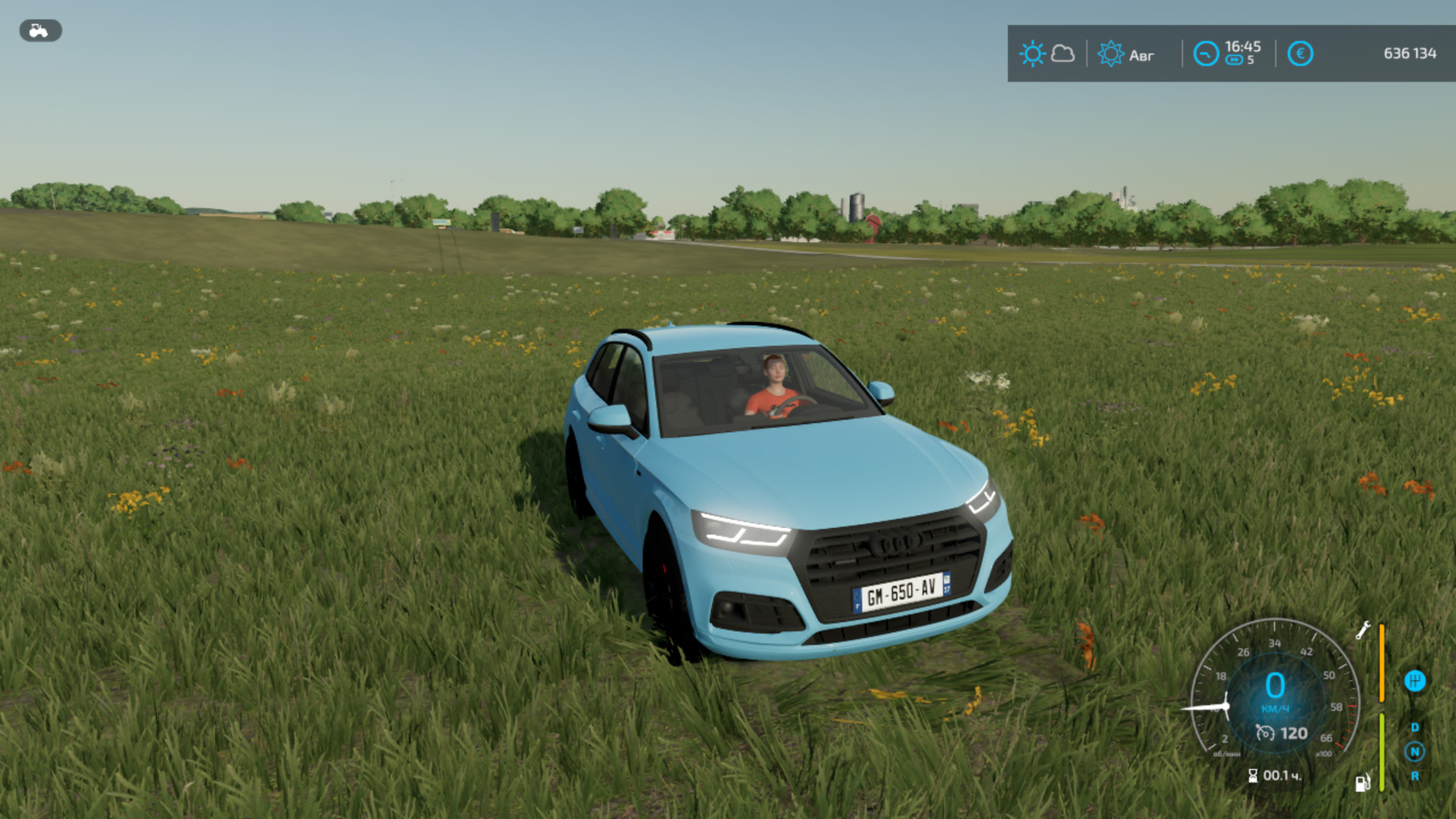The height and width of the screenshot is (819, 1456).
Task: Select the N neutral gear indicator
Action: coord(1415,752)
